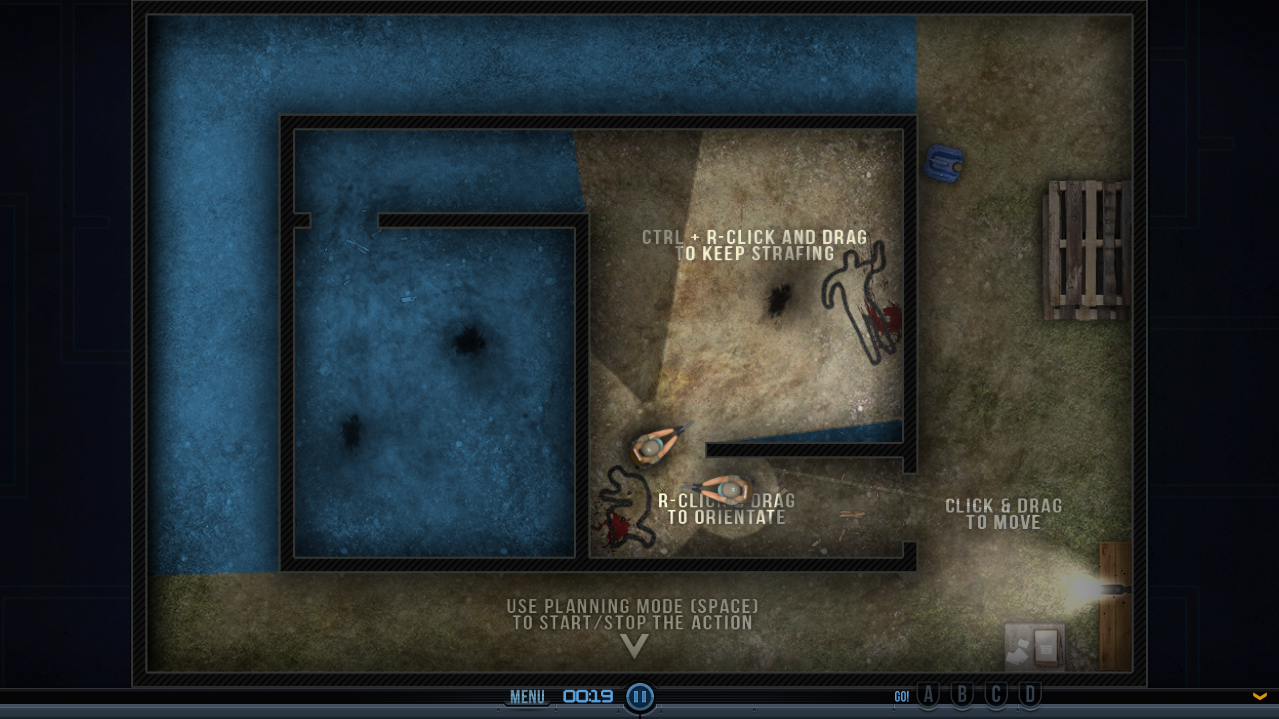
Task: Trigger go code B
Action: (962, 695)
